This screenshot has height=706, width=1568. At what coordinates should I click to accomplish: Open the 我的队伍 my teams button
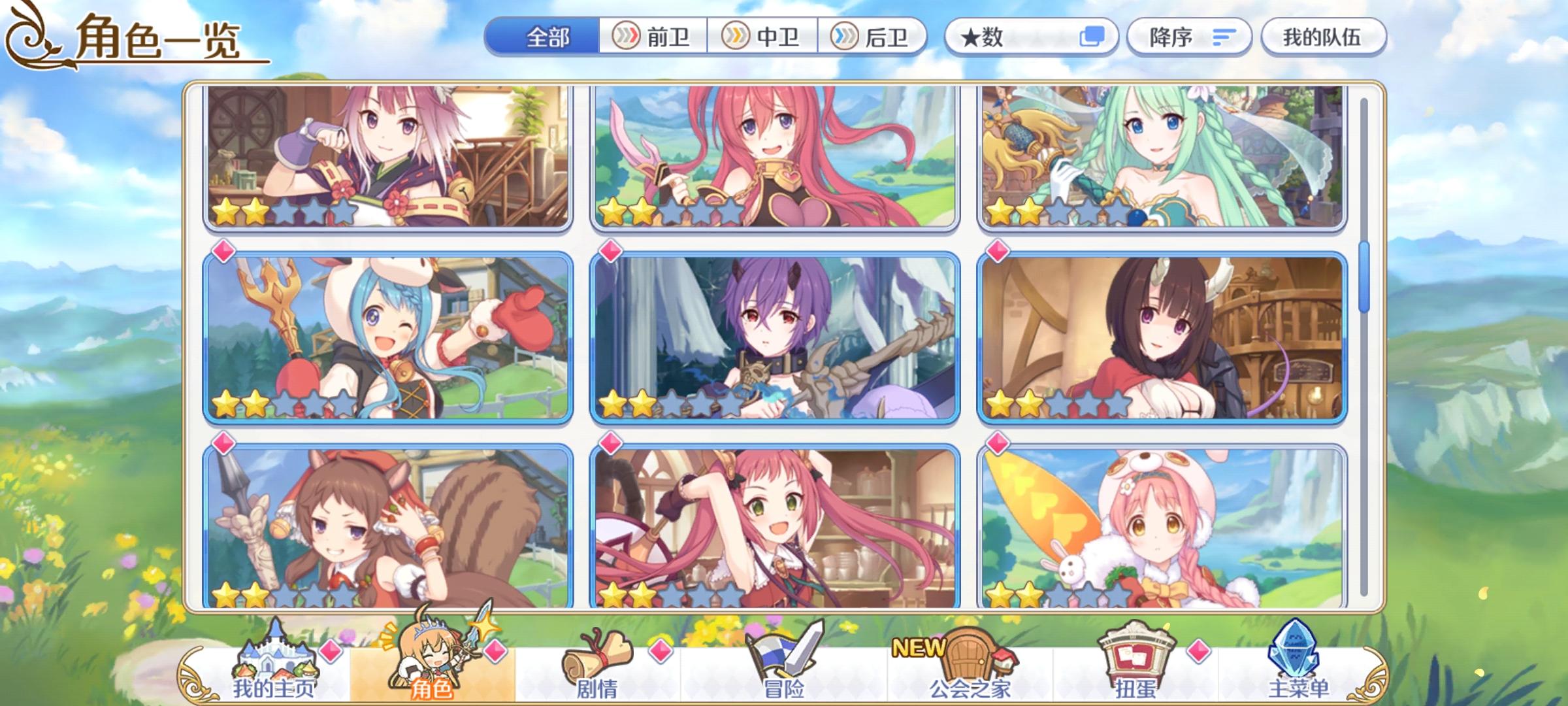coord(1326,37)
